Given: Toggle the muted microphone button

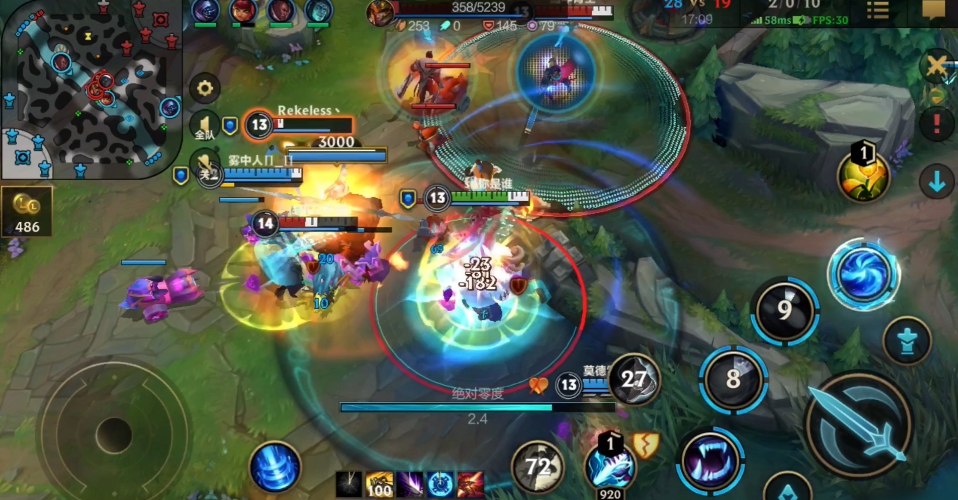Looking at the screenshot, I should [x=205, y=165].
